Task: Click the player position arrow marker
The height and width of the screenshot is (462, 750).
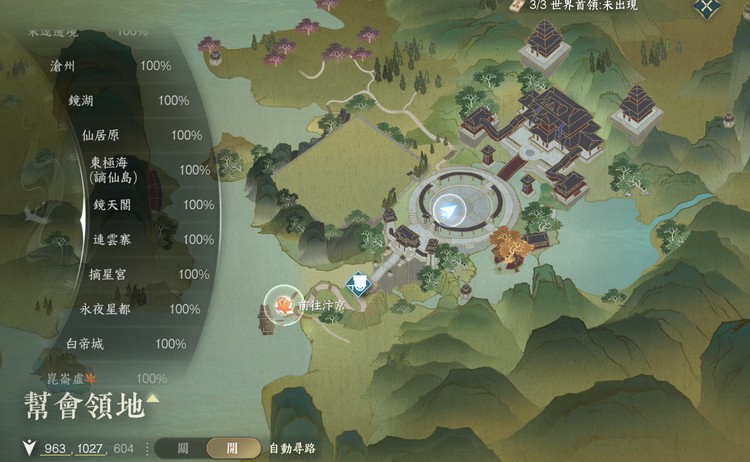Action: (452, 206)
